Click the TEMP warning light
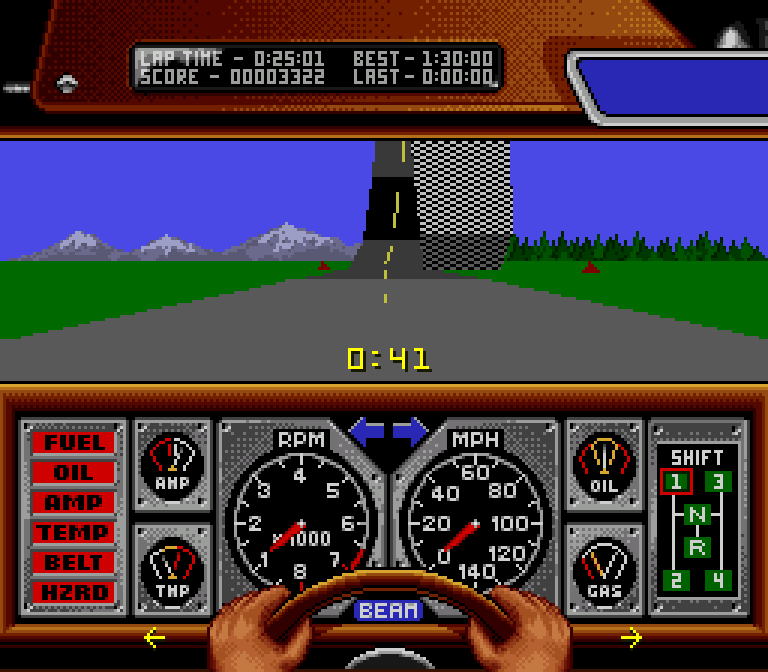 pos(73,532)
